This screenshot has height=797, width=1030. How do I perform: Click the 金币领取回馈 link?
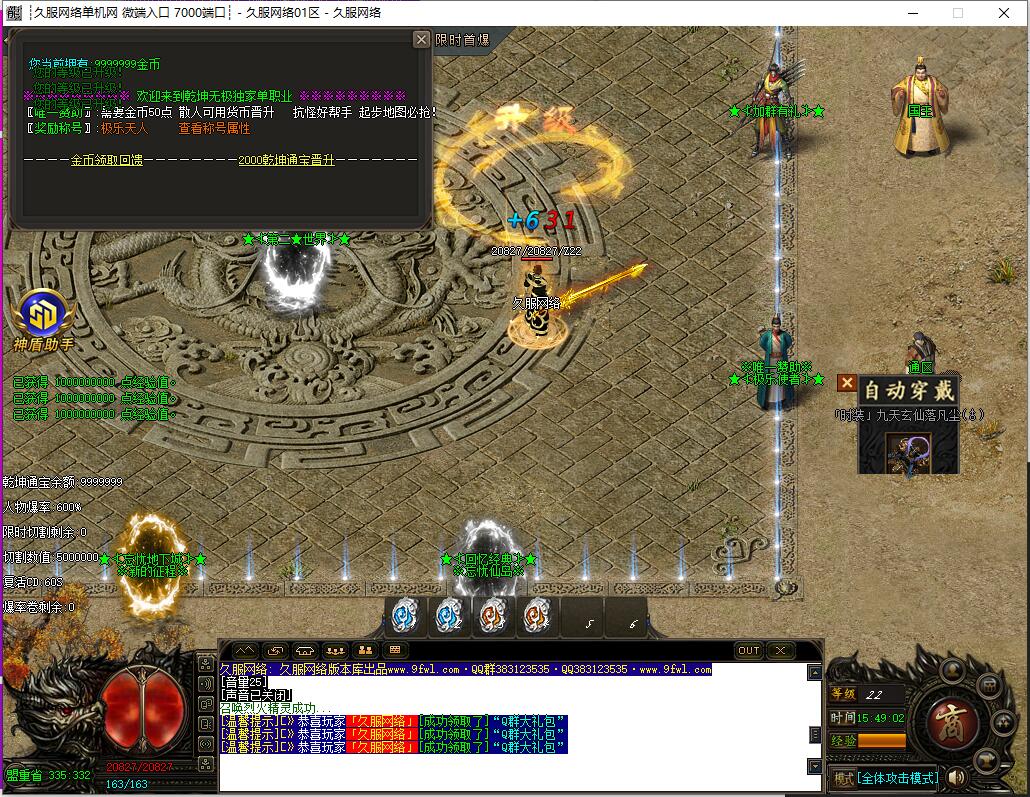(x=106, y=160)
